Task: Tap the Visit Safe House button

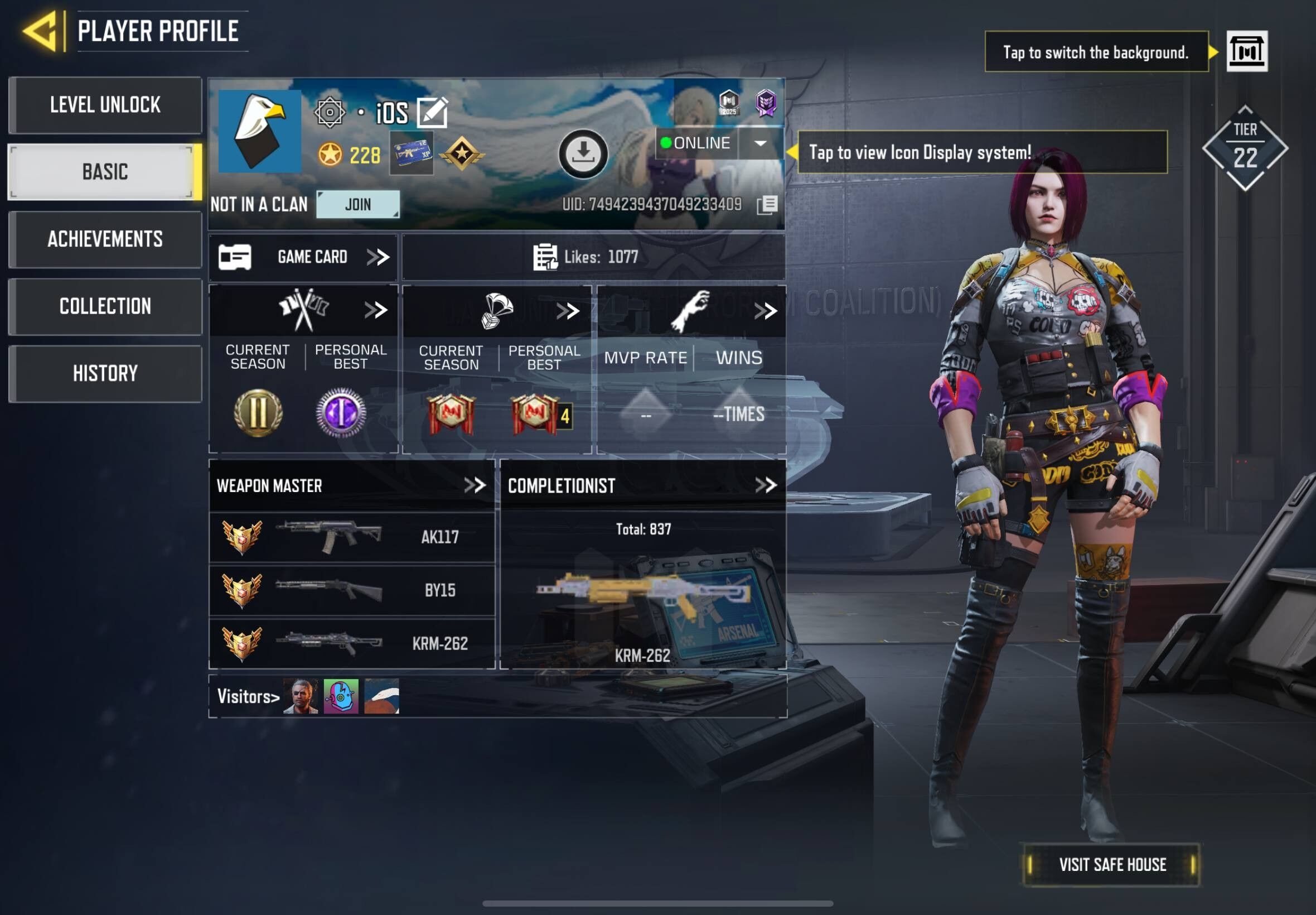Action: pos(1111,865)
